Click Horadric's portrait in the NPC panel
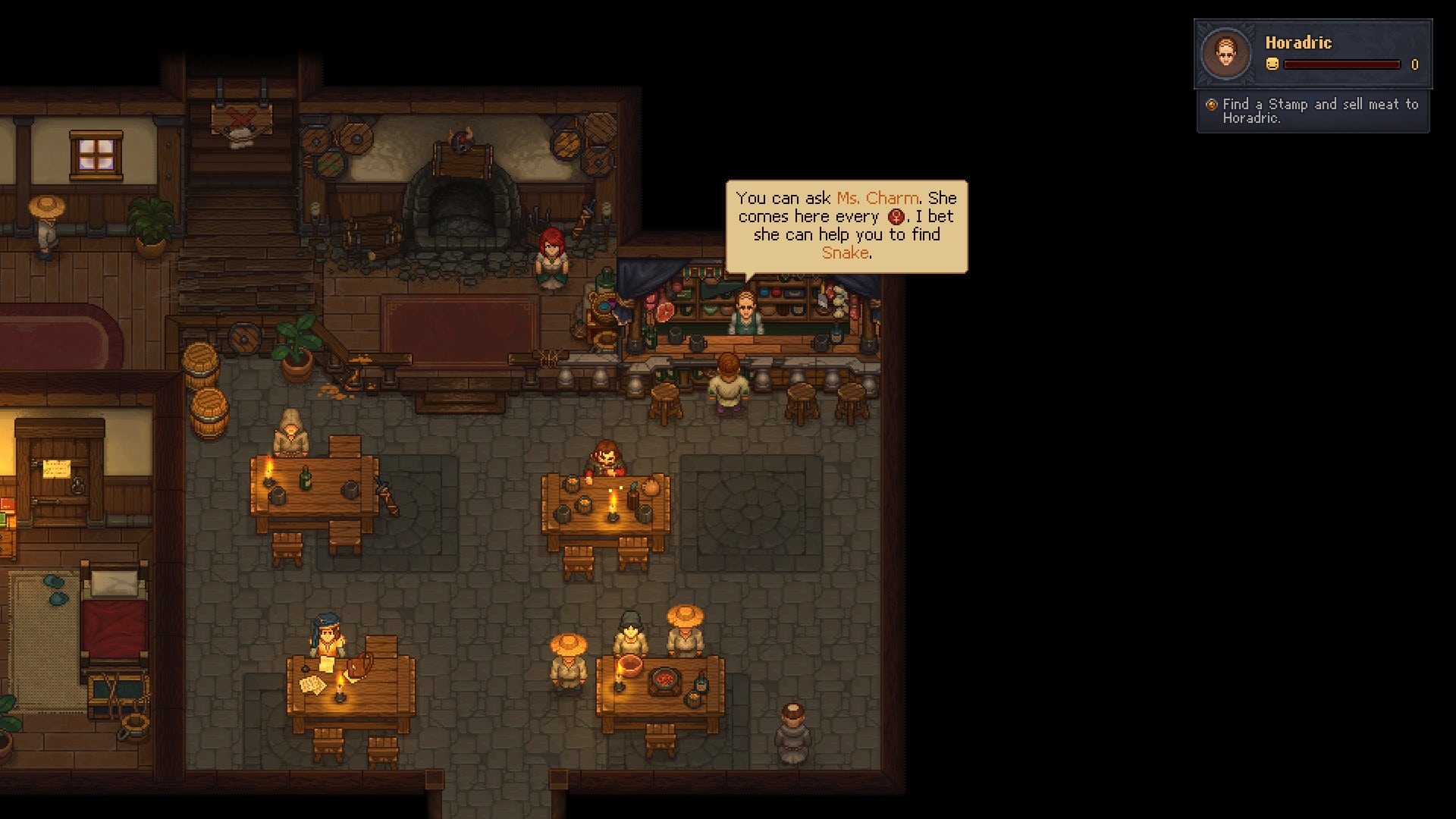The width and height of the screenshot is (1456, 819). (1225, 54)
